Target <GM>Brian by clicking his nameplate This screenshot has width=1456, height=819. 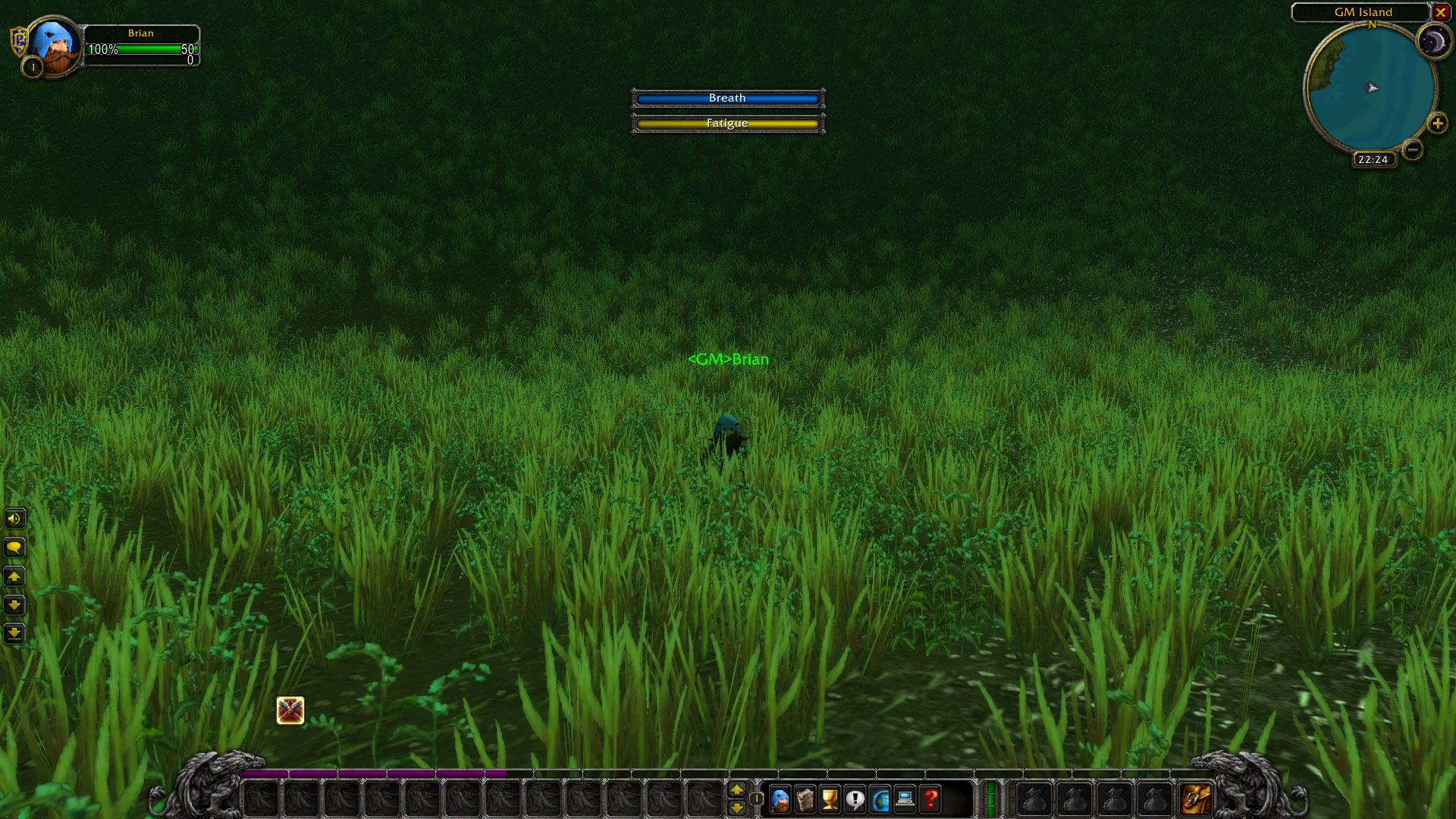(728, 360)
